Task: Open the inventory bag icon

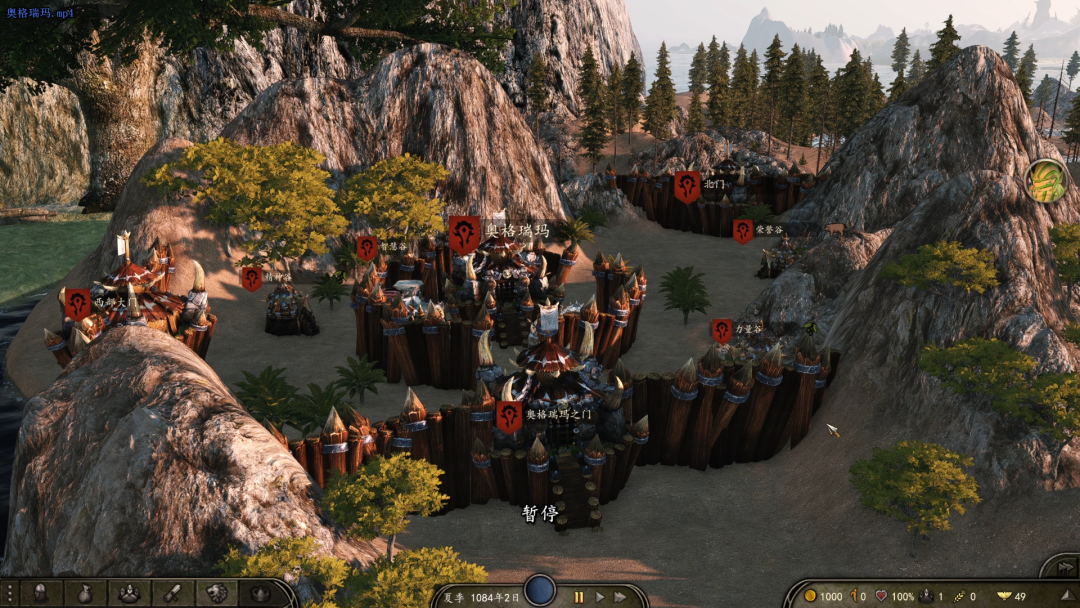Action: point(85,593)
